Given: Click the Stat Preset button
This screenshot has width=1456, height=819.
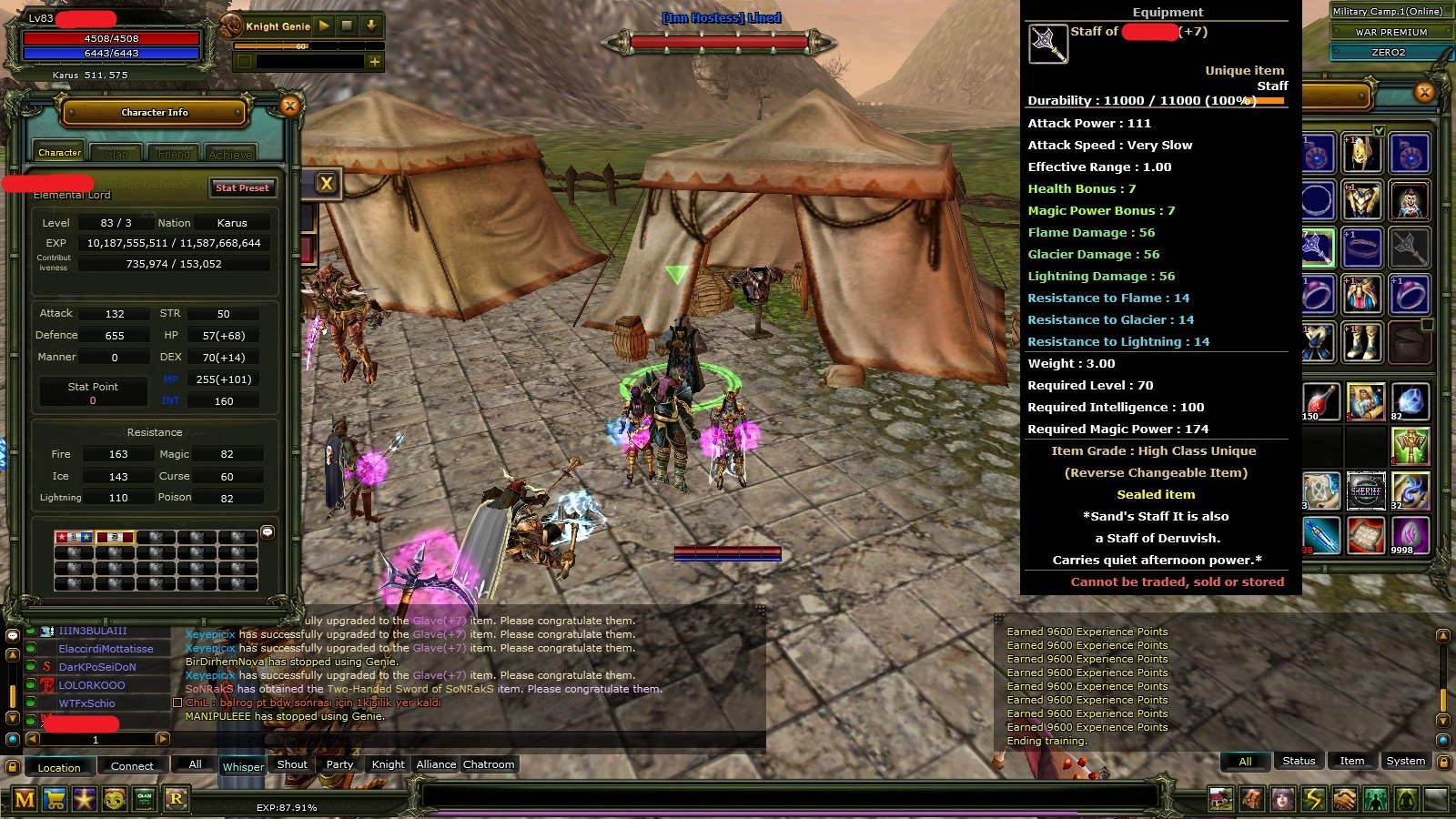Looking at the screenshot, I should pyautogui.click(x=242, y=187).
